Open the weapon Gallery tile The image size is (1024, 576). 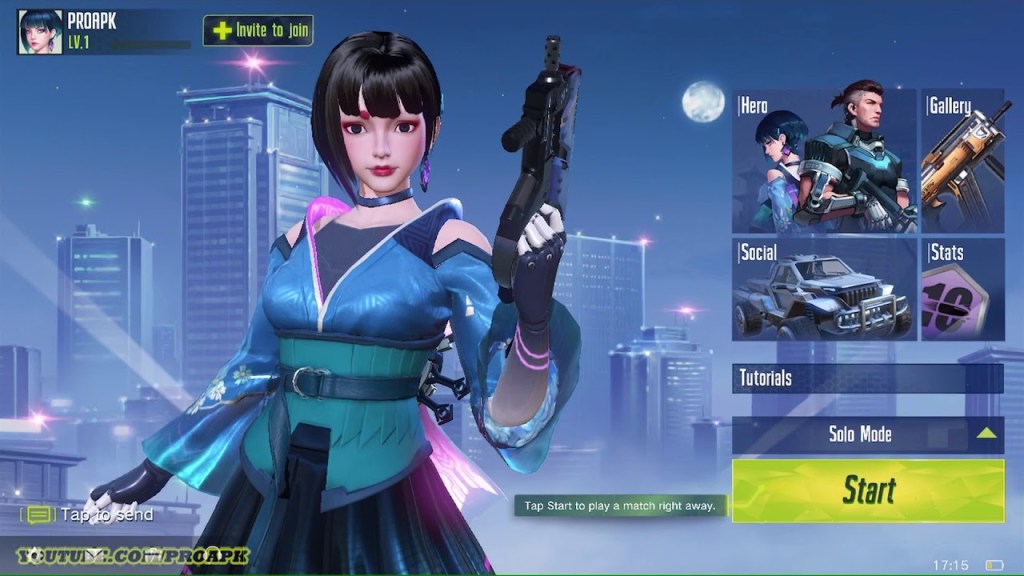click(962, 160)
